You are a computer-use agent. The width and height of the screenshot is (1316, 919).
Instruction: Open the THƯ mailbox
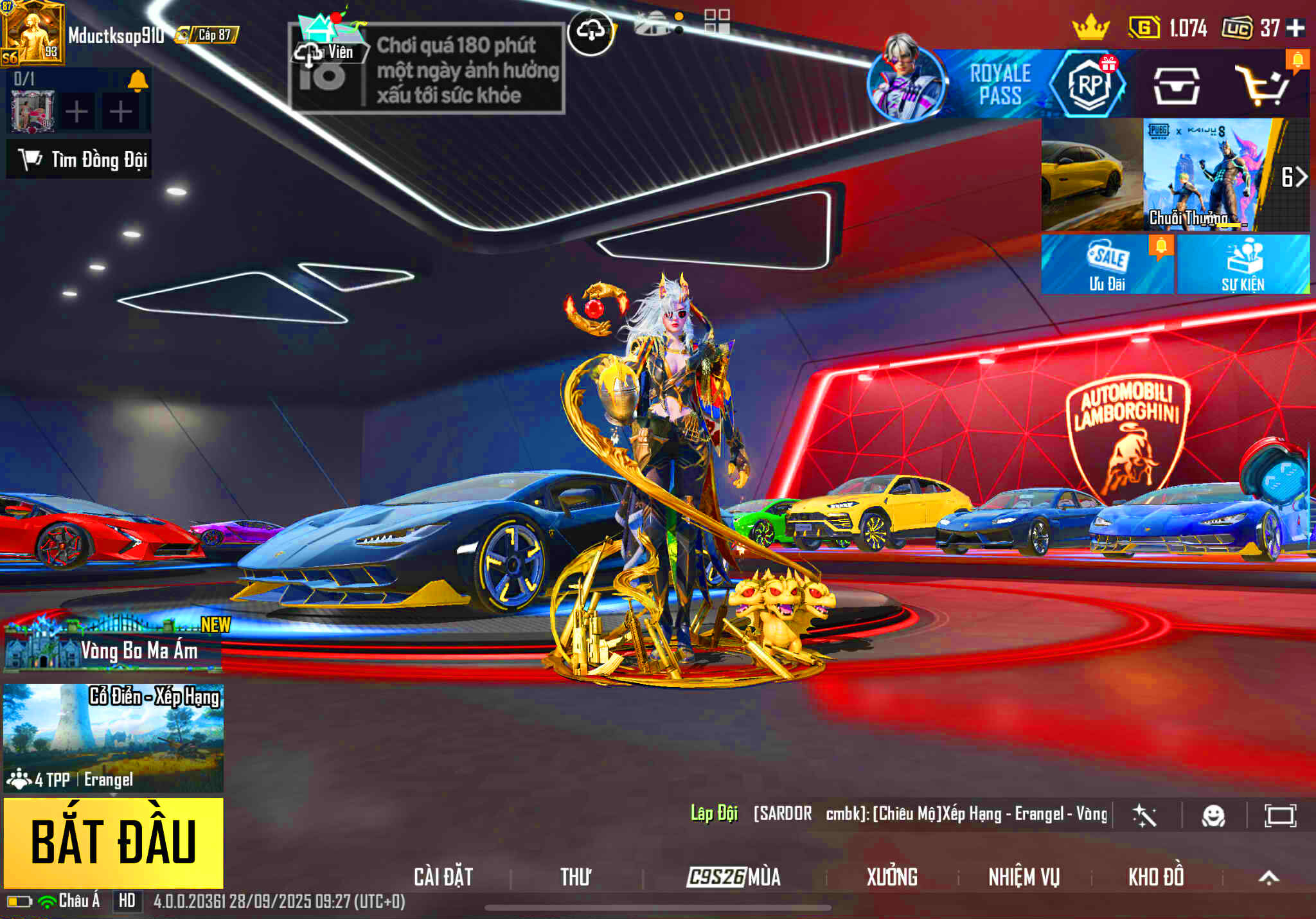tap(575, 877)
